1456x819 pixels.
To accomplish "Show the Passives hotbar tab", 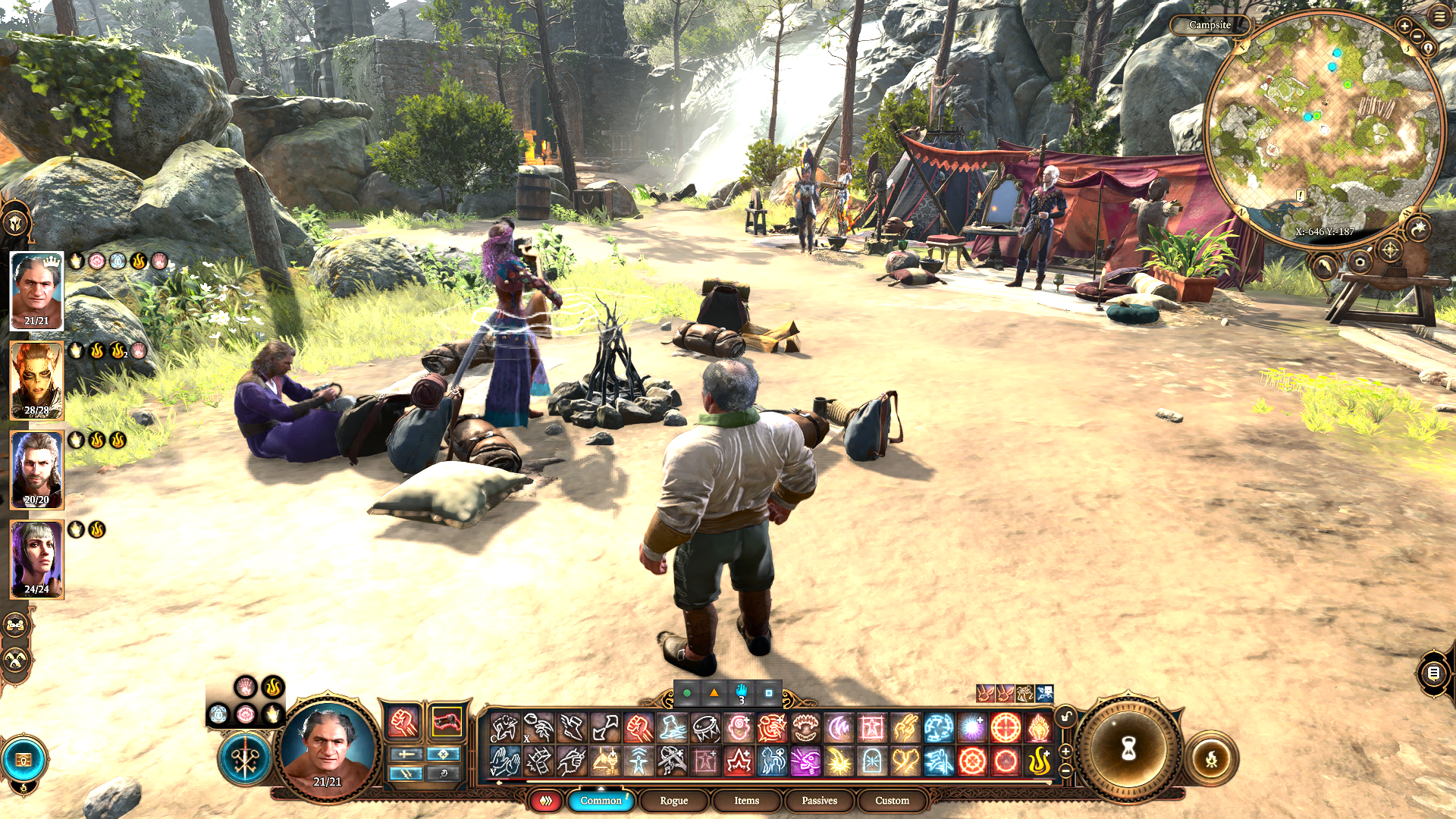I will (x=819, y=801).
